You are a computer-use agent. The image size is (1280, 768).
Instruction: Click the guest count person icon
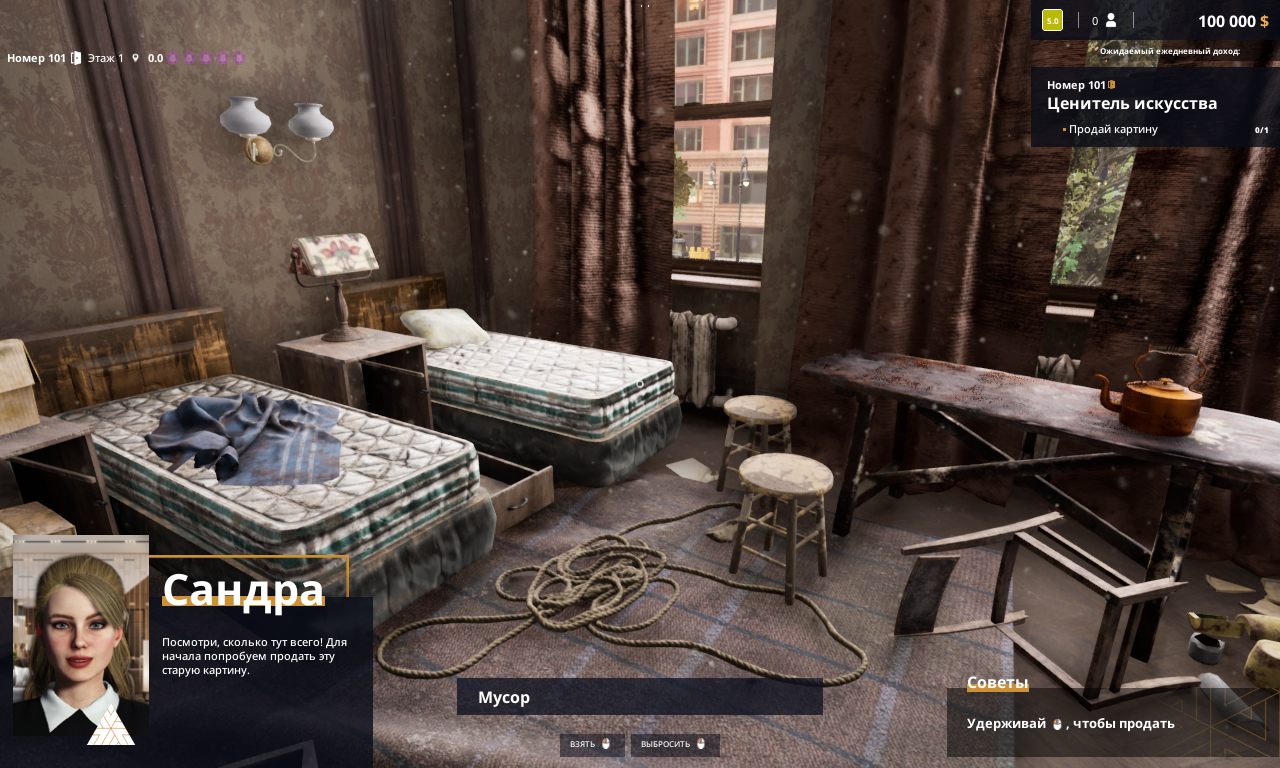click(x=1110, y=20)
